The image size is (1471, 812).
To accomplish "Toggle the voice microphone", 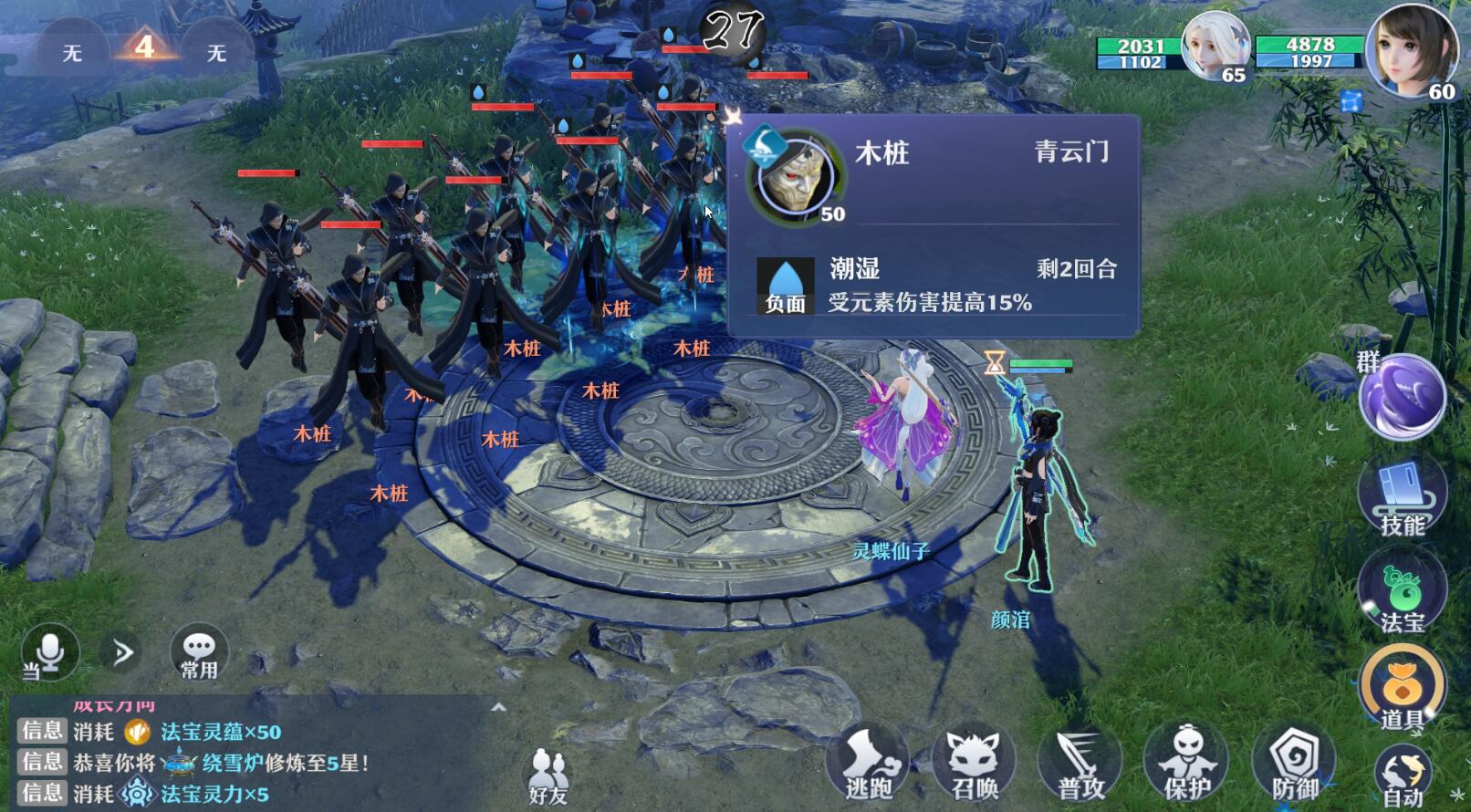I will click(50, 651).
